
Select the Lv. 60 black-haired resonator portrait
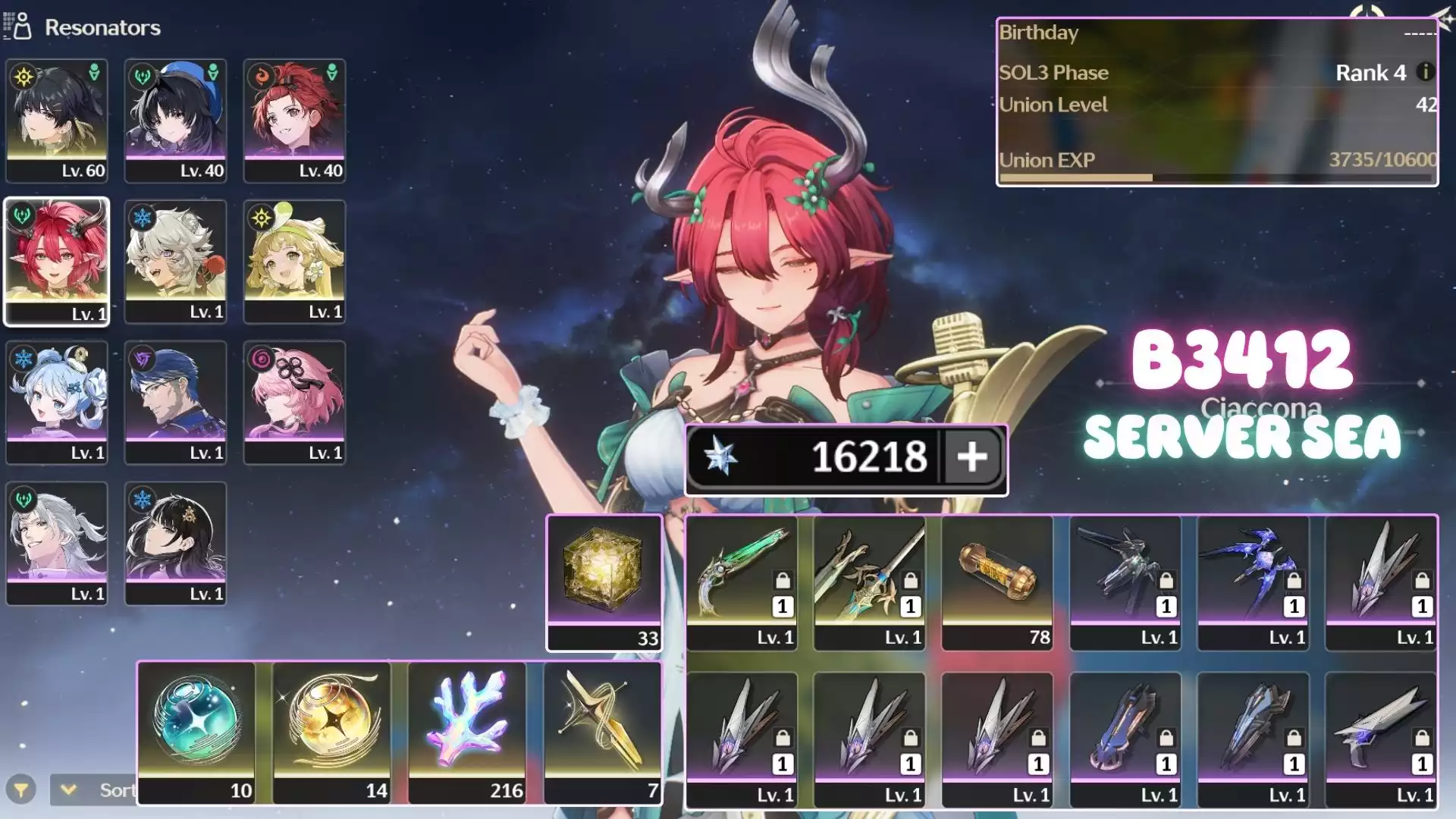pos(57,120)
